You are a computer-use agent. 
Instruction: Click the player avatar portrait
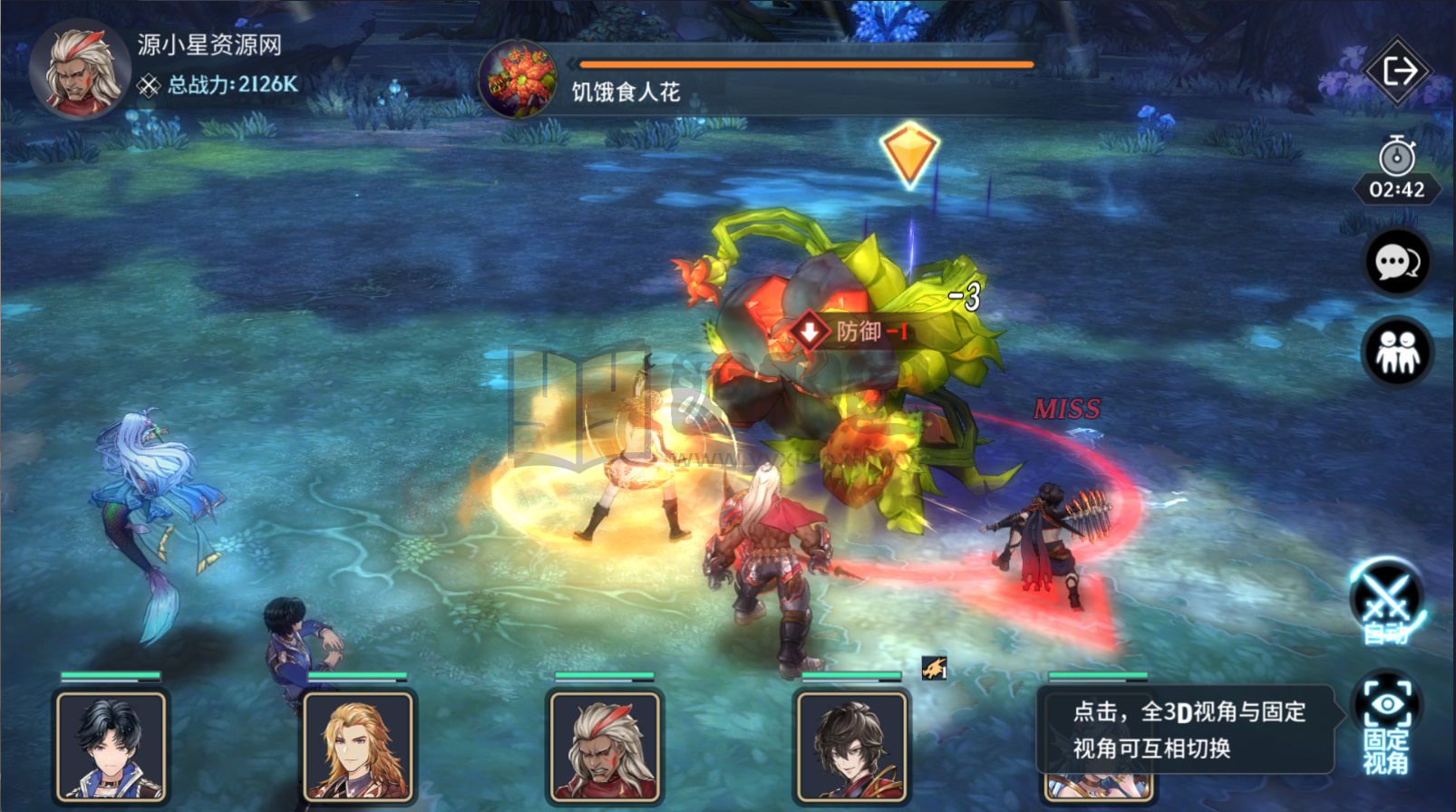[x=80, y=70]
